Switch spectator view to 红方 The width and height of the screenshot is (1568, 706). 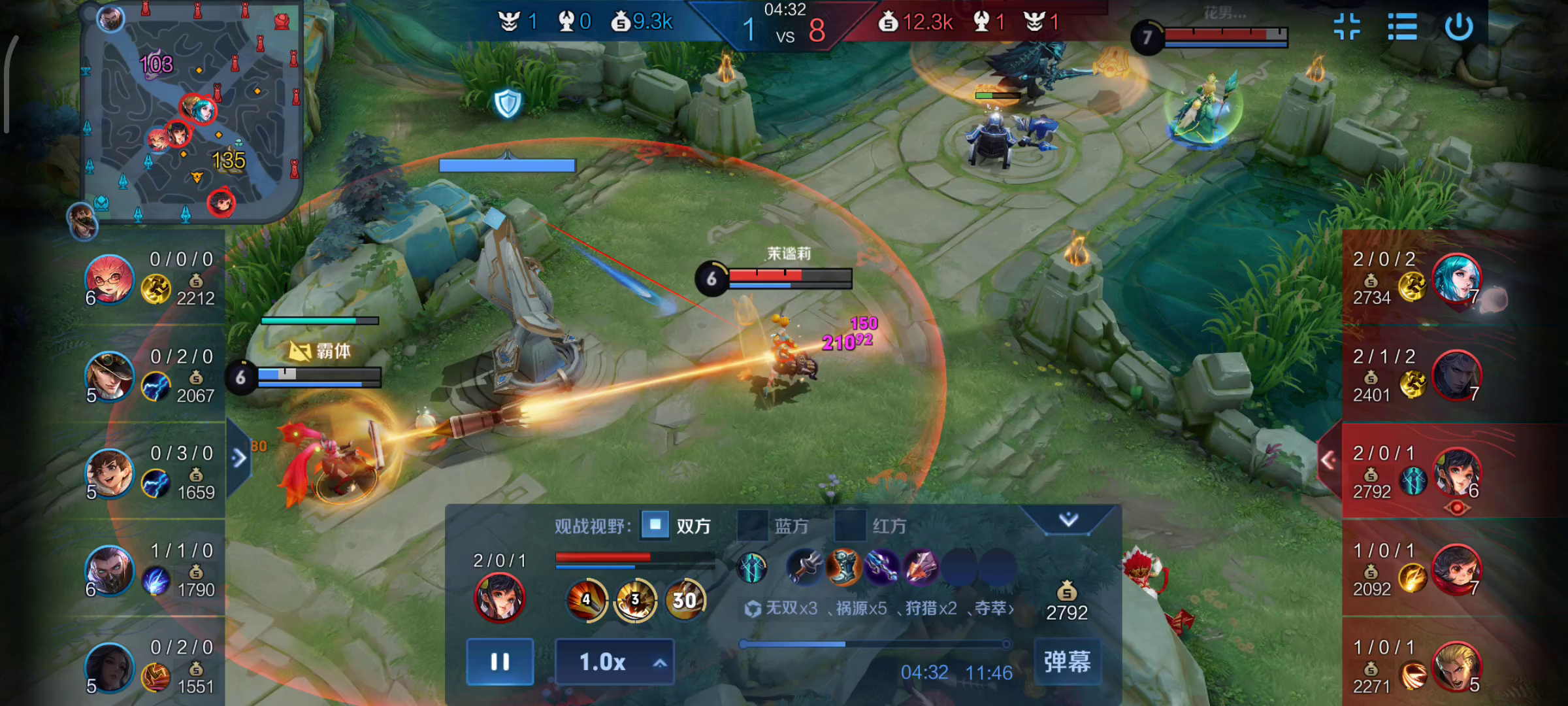[x=851, y=526]
